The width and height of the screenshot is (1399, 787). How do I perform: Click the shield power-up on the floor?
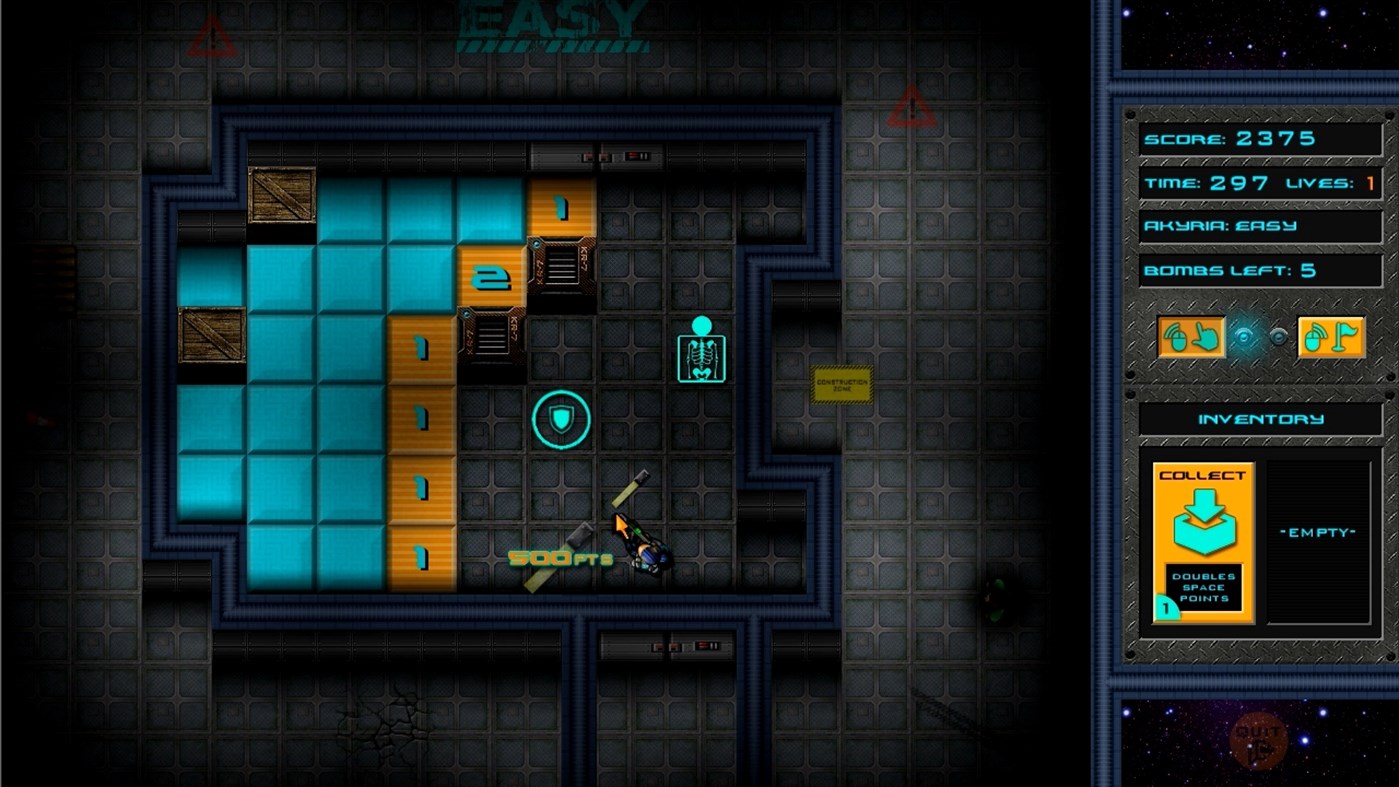tap(562, 422)
